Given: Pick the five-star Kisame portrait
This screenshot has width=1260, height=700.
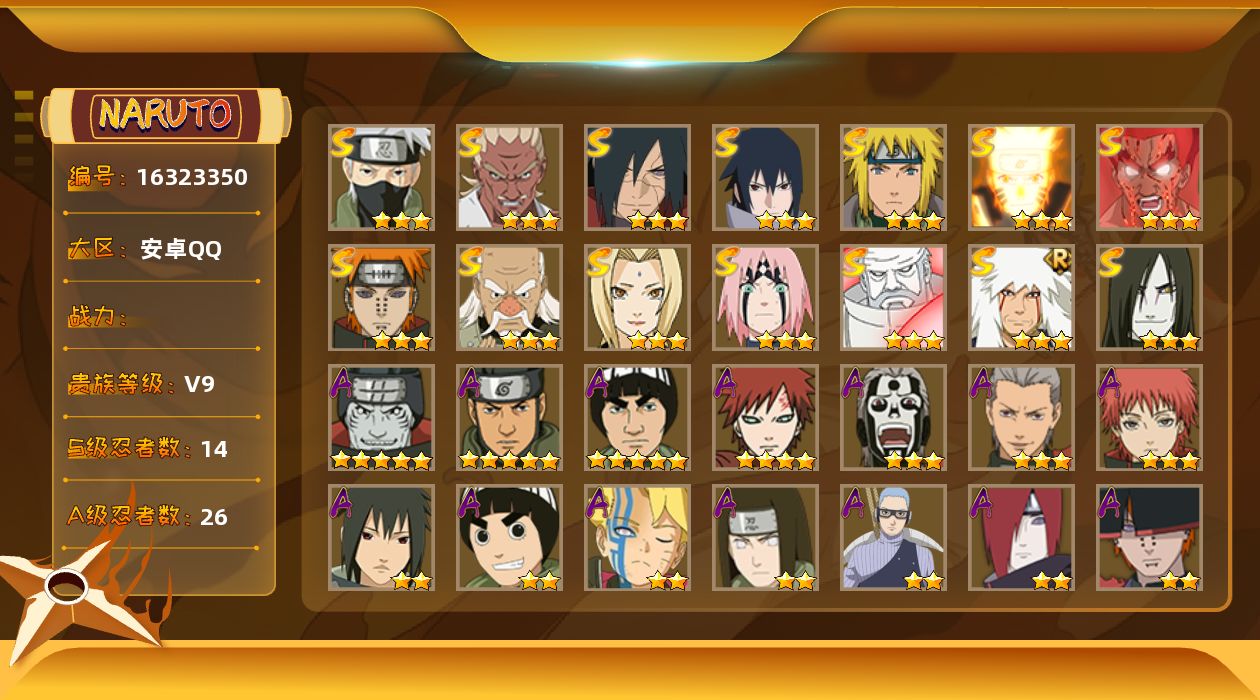Looking at the screenshot, I should [x=381, y=417].
